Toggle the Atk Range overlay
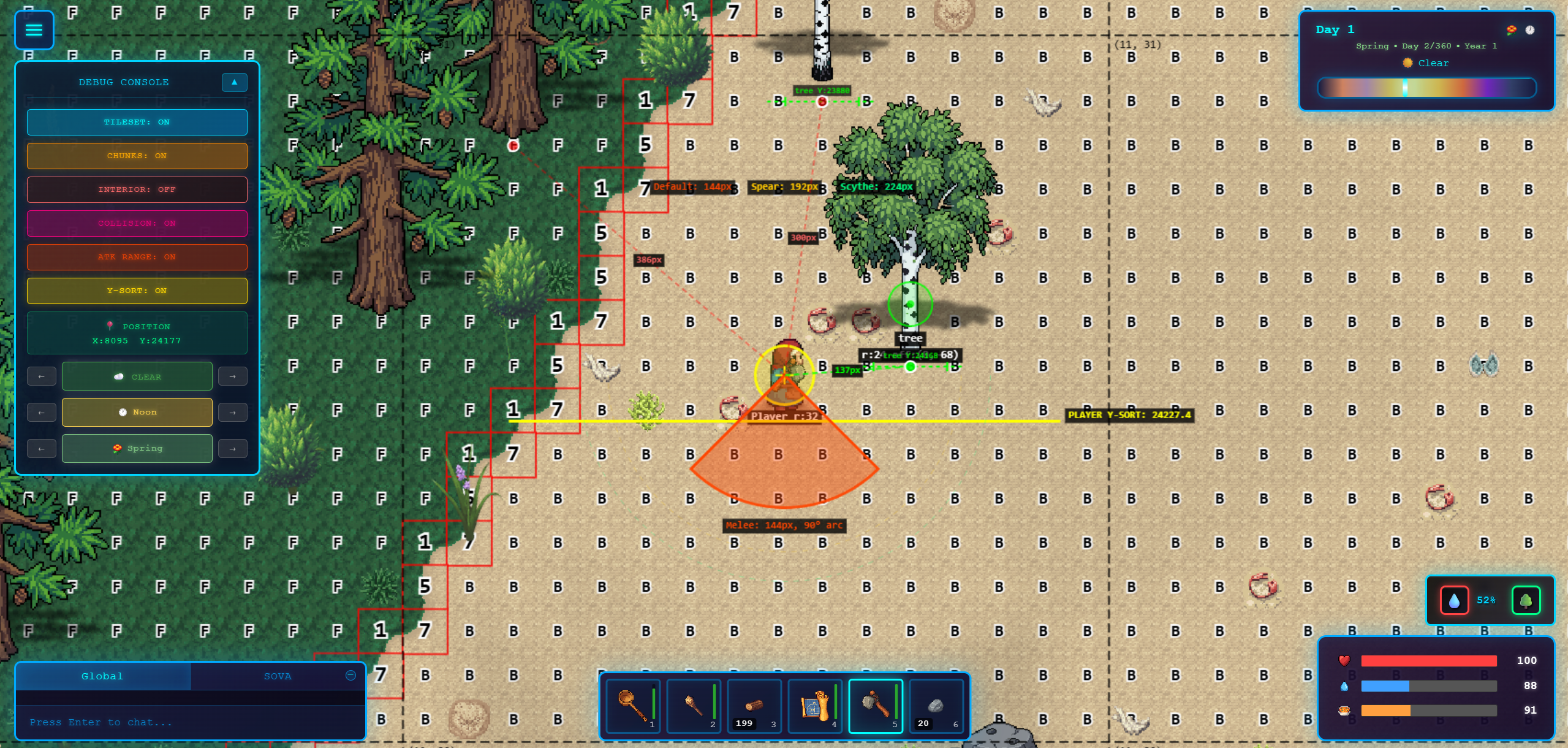The image size is (1568, 748). pos(137,257)
